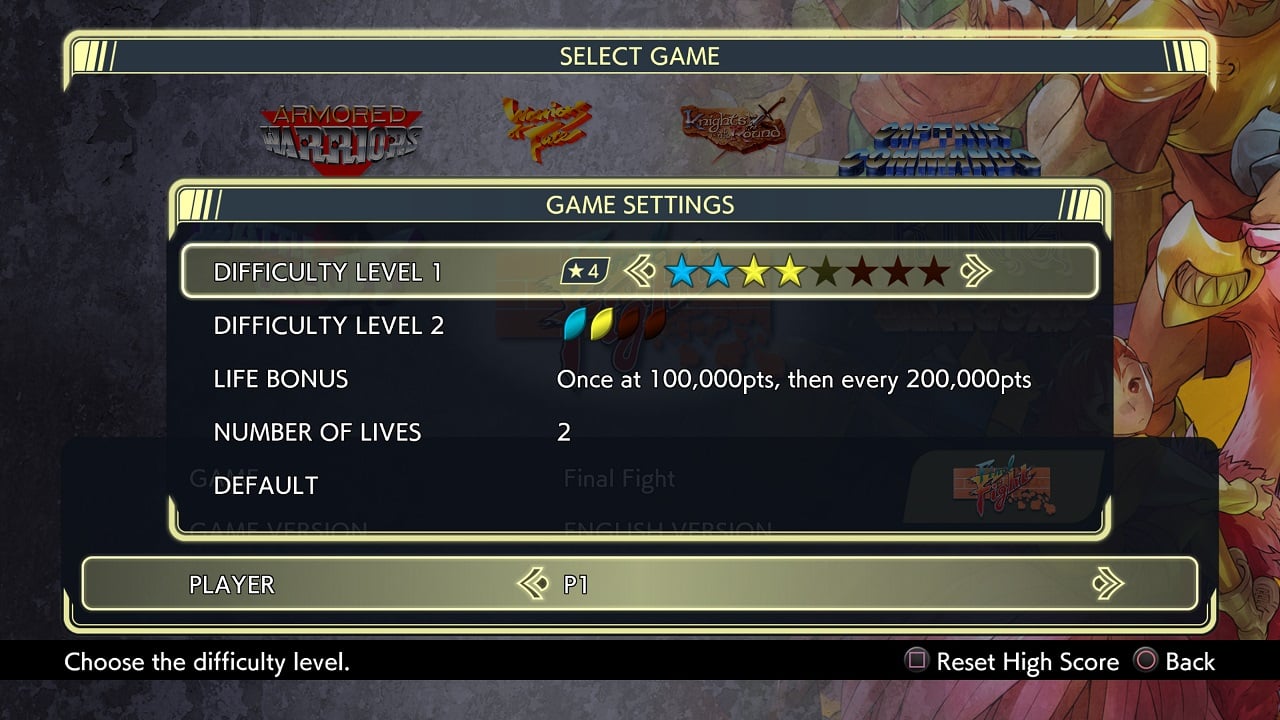Open the Life Bonus setting
1280x720 pixels.
pos(281,379)
